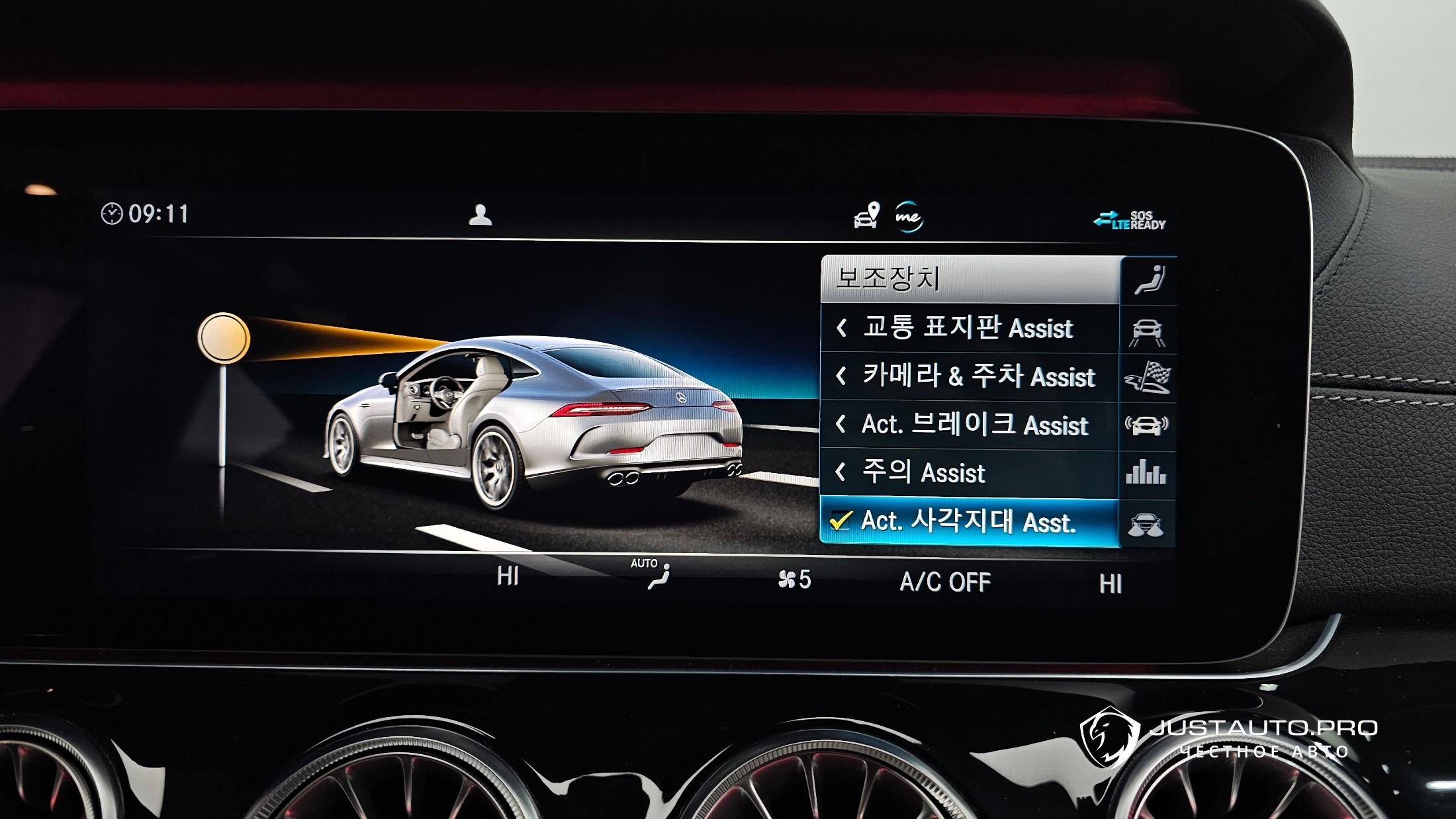Open the checkered flag tab
This screenshot has height=819, width=1456.
pyautogui.click(x=1147, y=378)
